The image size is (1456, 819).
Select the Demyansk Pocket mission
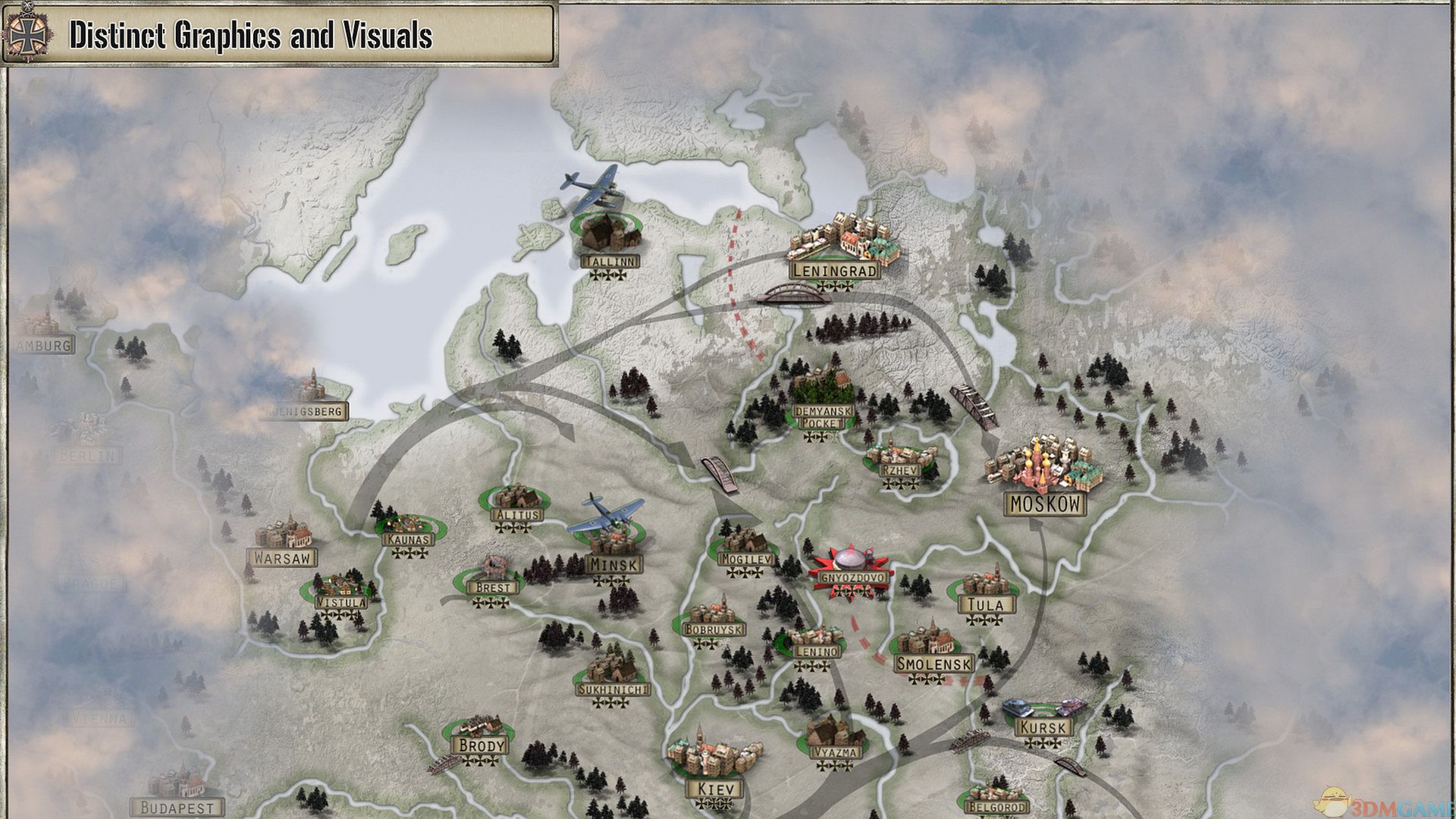[822, 394]
